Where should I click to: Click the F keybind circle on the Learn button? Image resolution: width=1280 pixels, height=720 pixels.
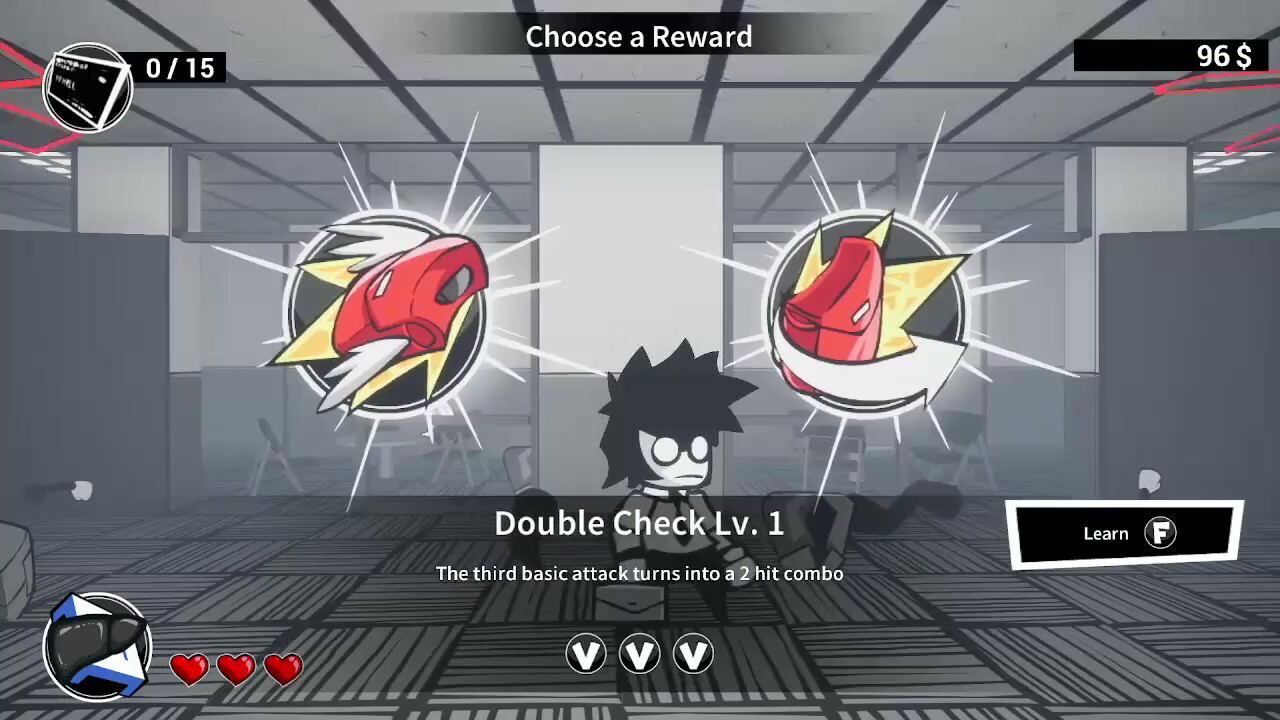(1161, 533)
